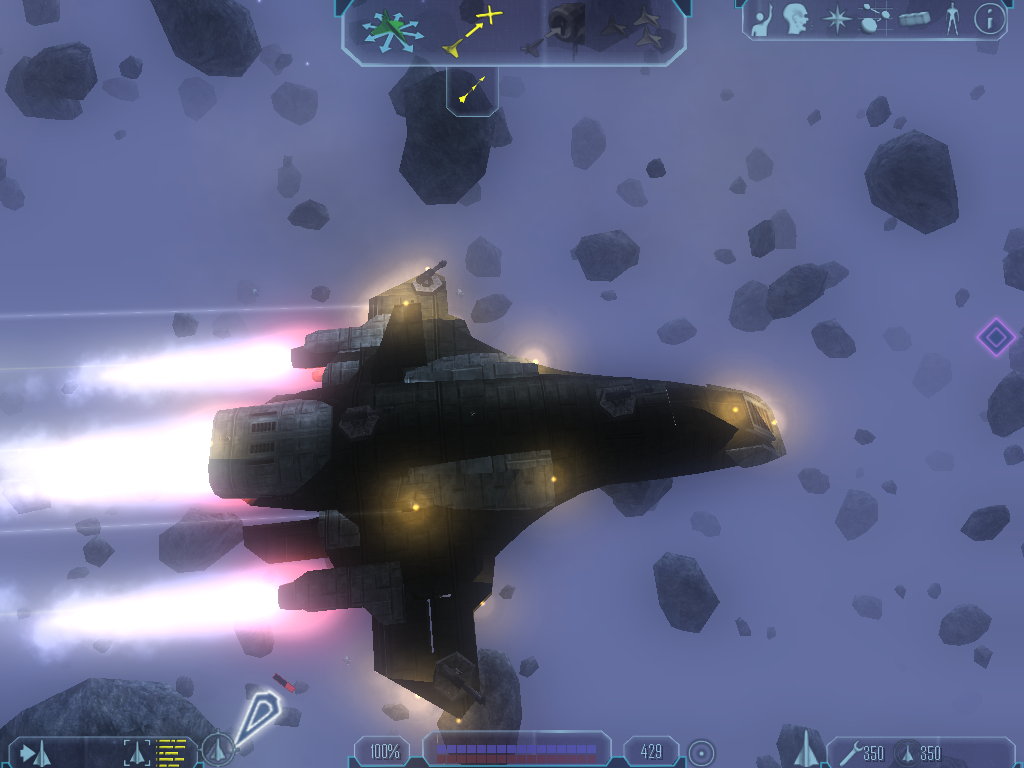Select the green ship with blue arrows command

click(x=389, y=28)
